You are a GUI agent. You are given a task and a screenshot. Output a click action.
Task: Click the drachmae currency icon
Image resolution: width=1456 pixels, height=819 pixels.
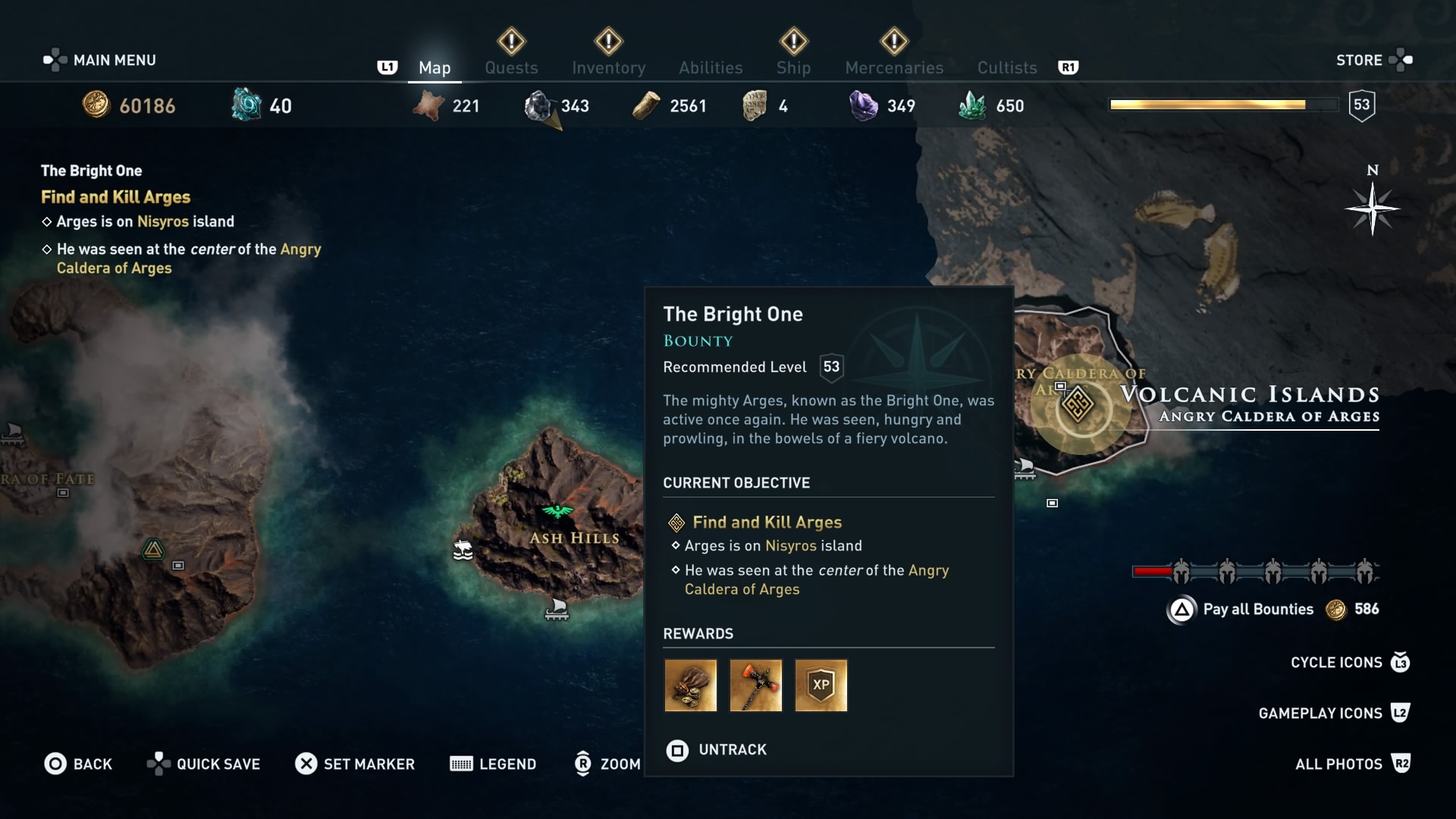tap(97, 105)
